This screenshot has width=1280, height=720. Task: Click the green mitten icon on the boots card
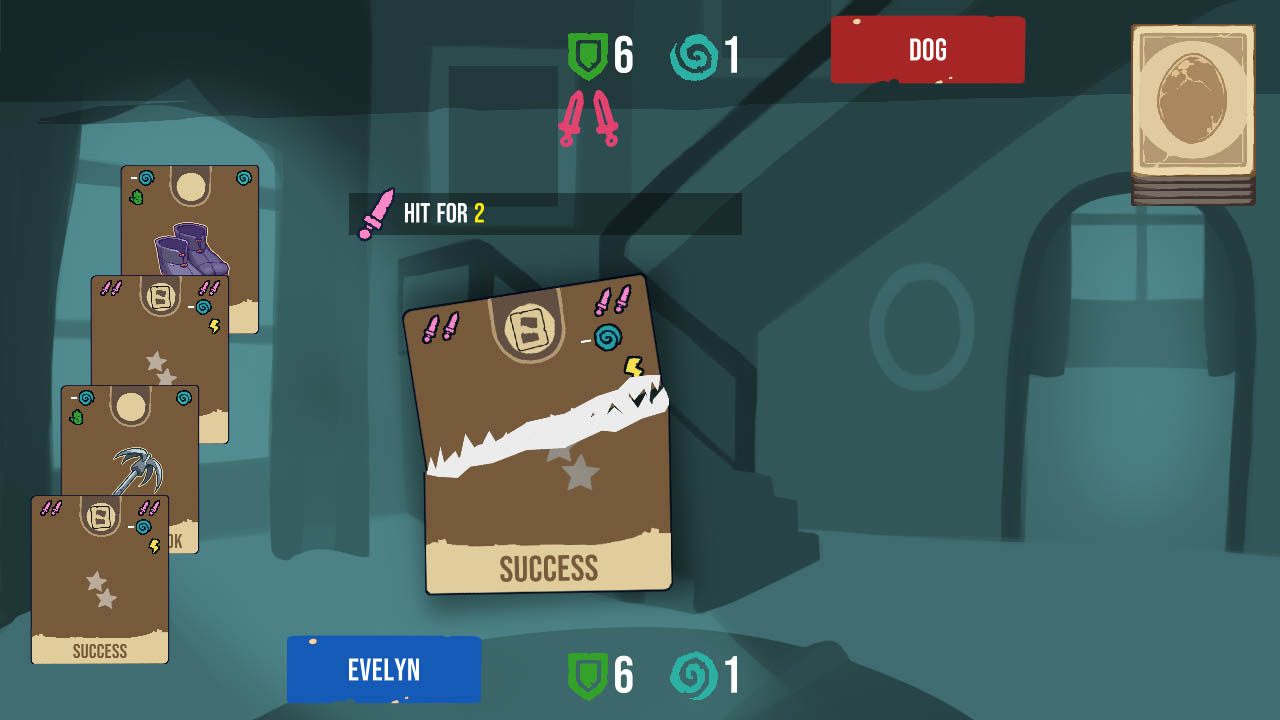pyautogui.click(x=135, y=197)
